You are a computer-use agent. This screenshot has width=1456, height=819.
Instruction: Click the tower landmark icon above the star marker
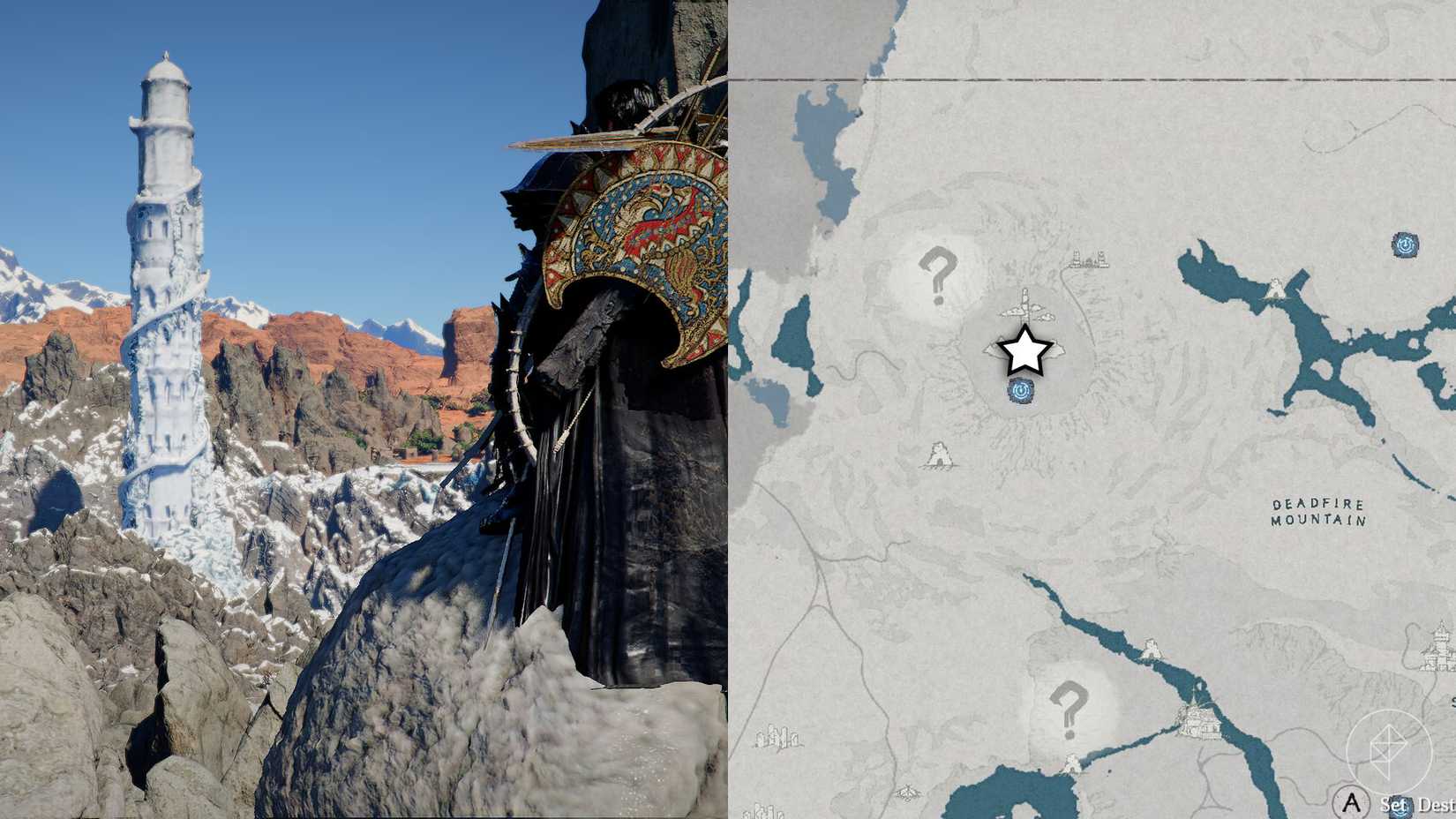1024,304
